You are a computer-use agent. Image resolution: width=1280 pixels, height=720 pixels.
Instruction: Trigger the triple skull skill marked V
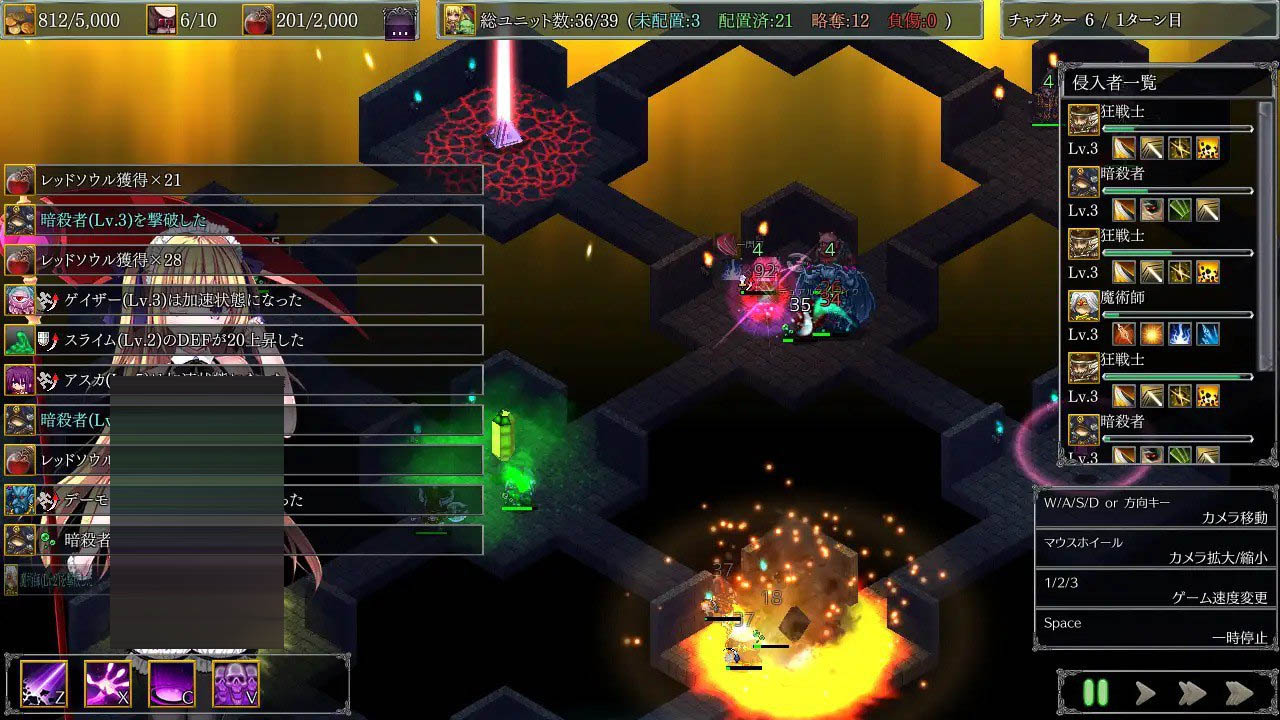click(236, 684)
